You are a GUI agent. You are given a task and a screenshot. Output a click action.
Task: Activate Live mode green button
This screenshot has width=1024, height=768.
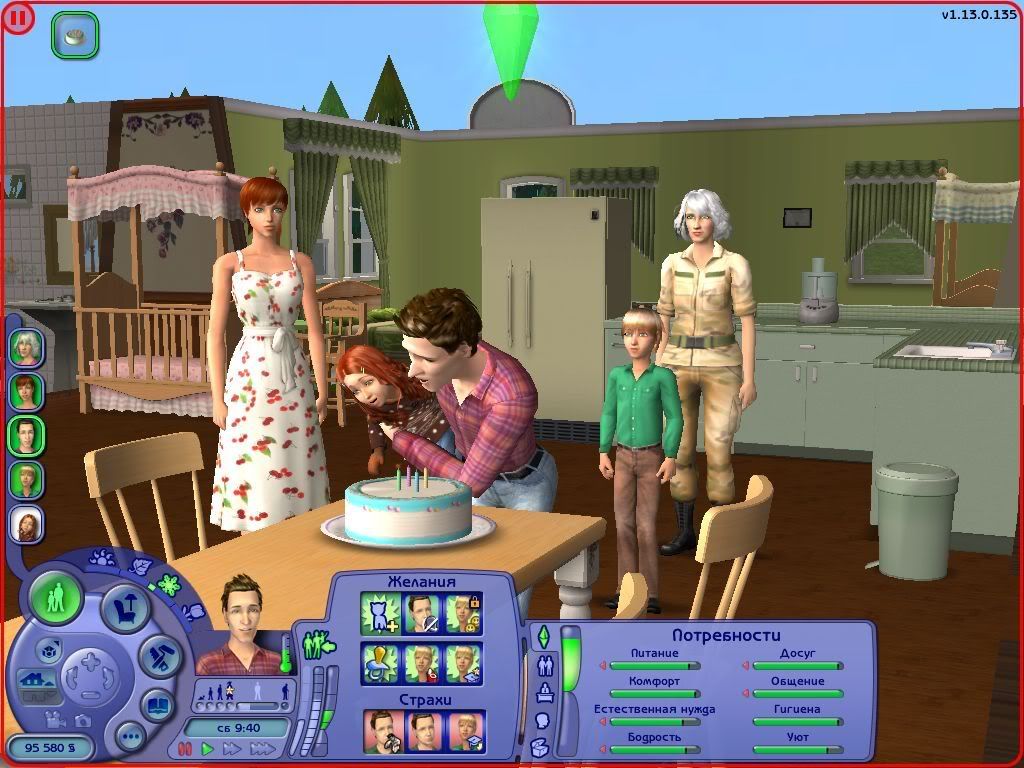[56, 600]
